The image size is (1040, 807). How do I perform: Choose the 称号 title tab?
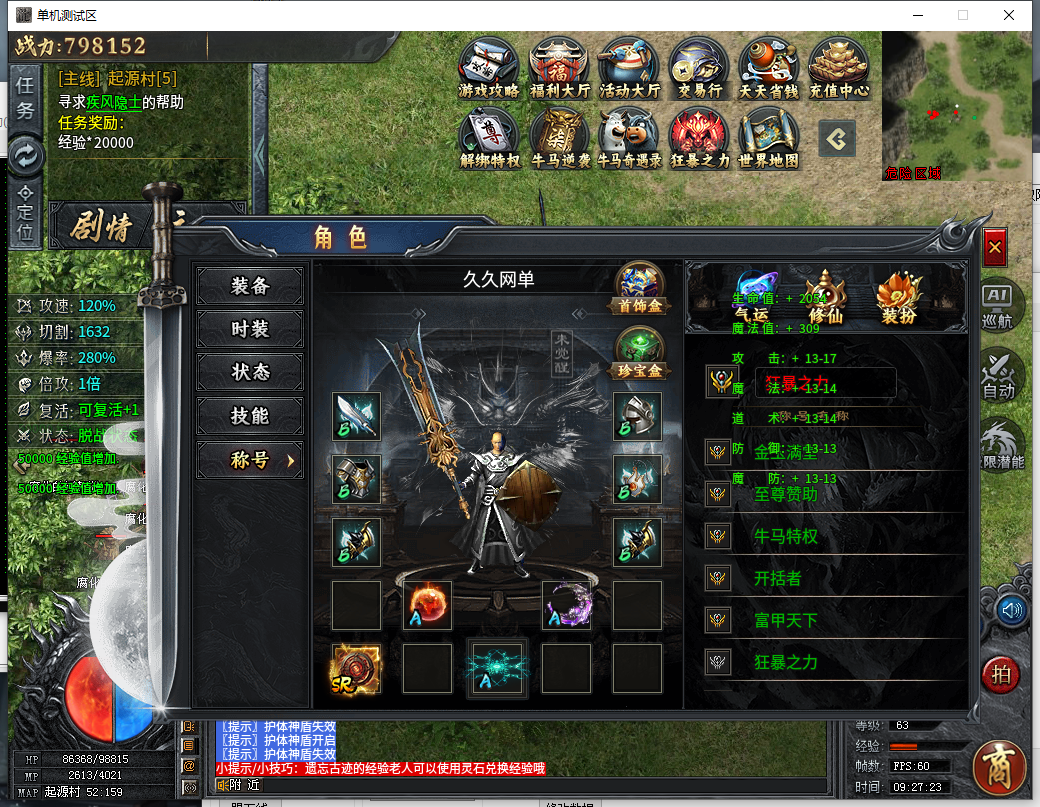[x=250, y=460]
